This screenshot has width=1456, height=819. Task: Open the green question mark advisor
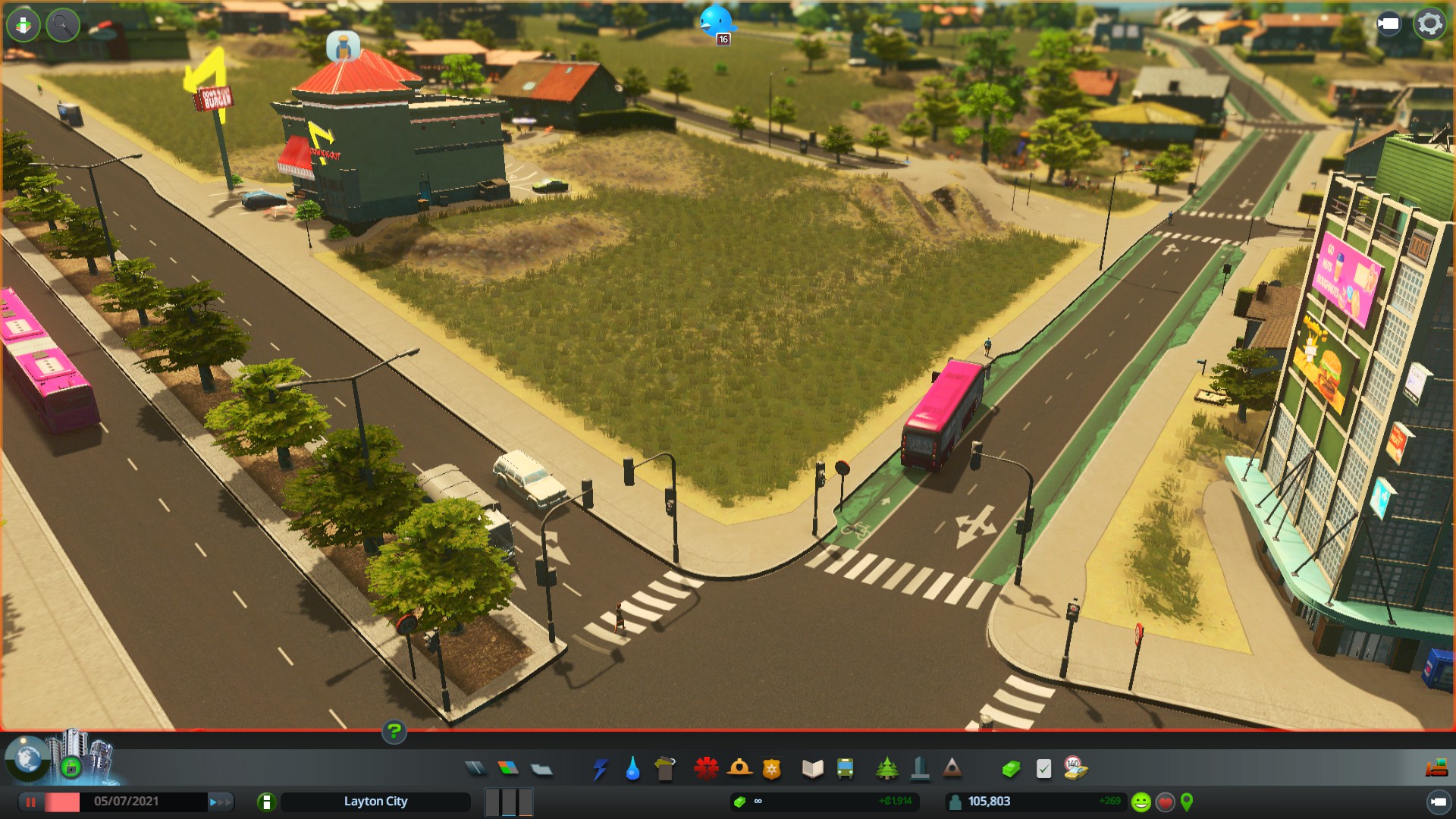(x=394, y=732)
